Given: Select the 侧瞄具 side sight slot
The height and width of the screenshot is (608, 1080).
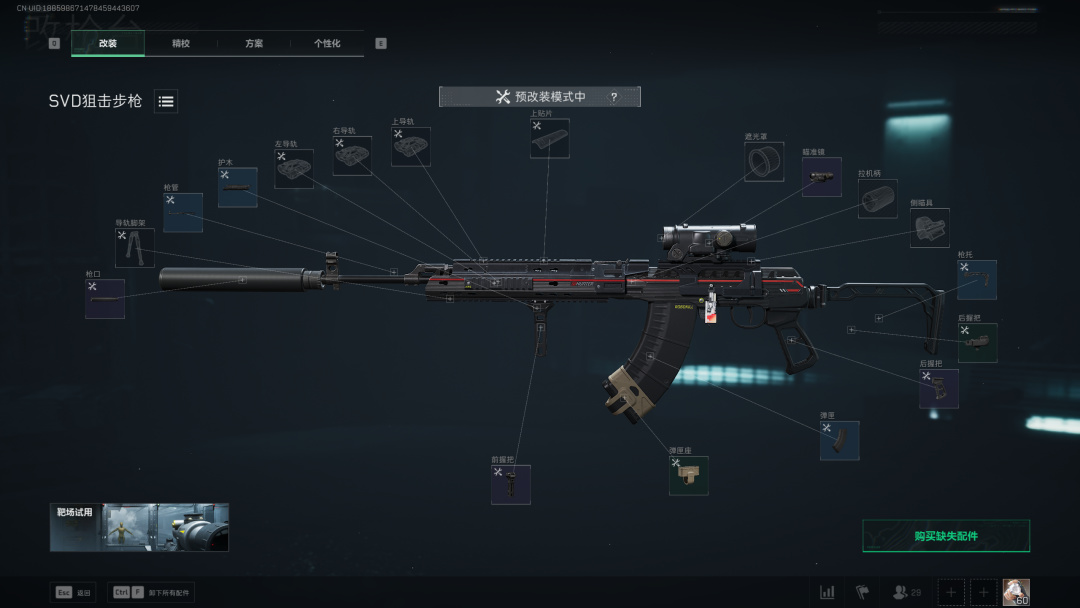Looking at the screenshot, I should (x=929, y=228).
